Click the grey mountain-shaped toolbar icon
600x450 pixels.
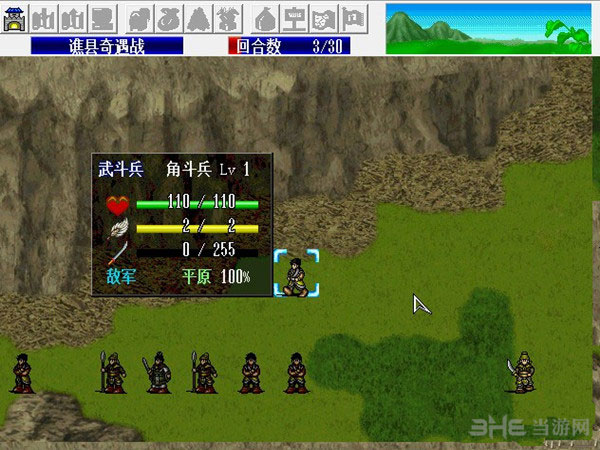point(197,18)
